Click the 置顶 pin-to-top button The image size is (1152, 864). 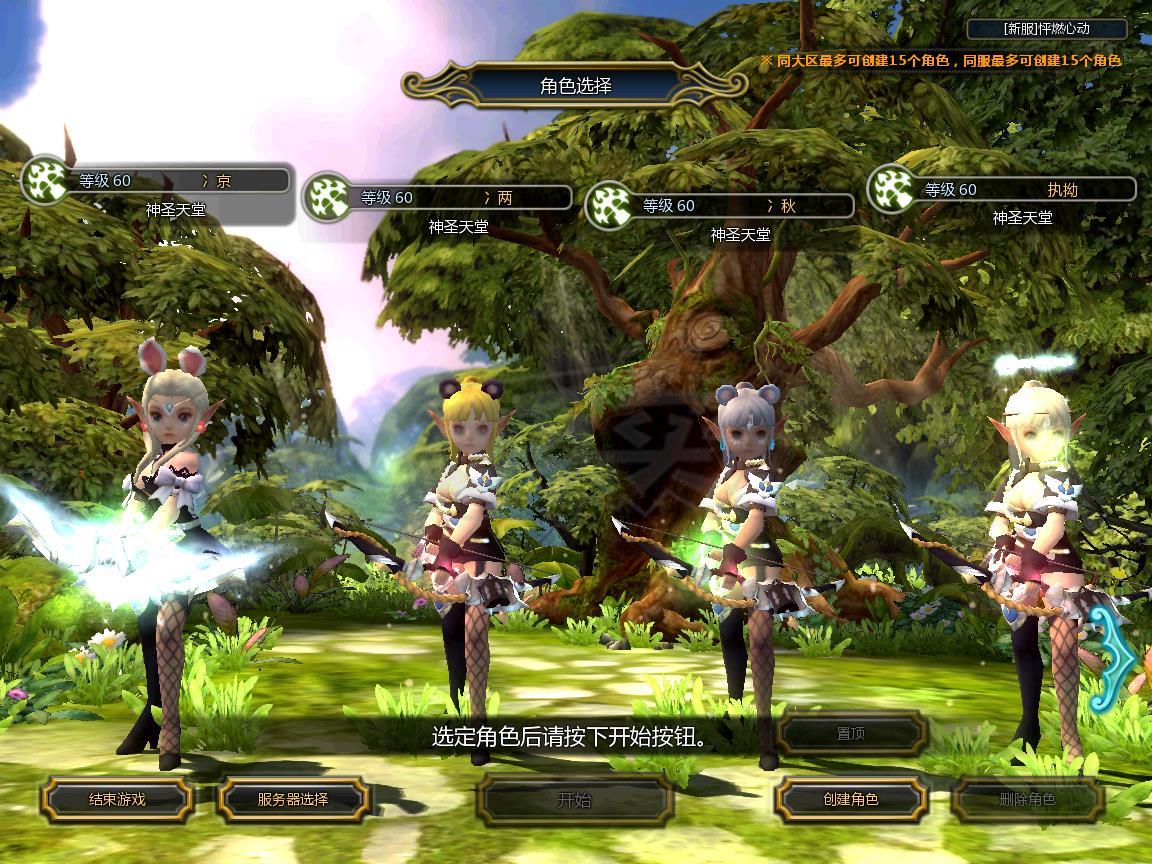(x=851, y=734)
